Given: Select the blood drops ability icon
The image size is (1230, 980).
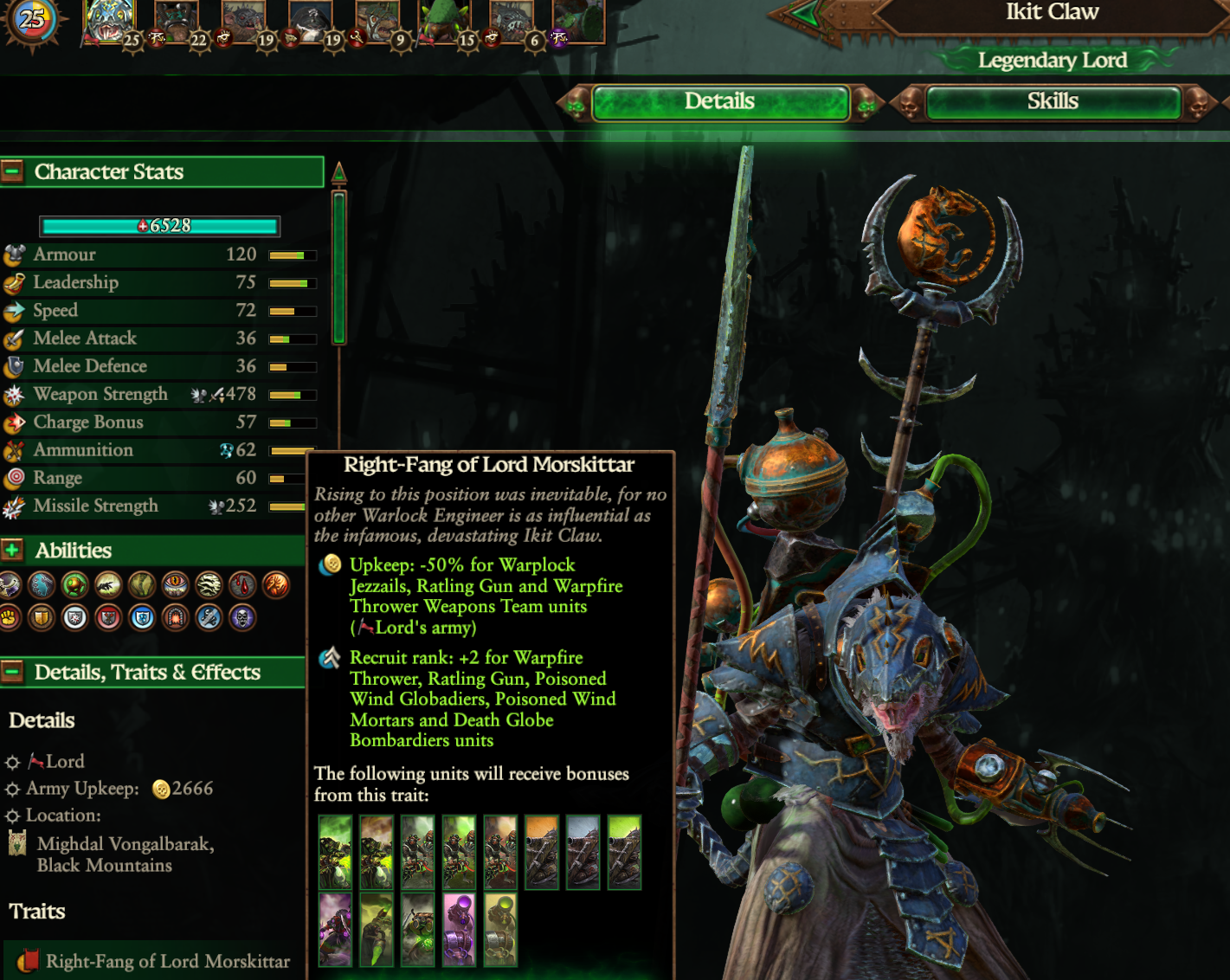Looking at the screenshot, I should 243,584.
